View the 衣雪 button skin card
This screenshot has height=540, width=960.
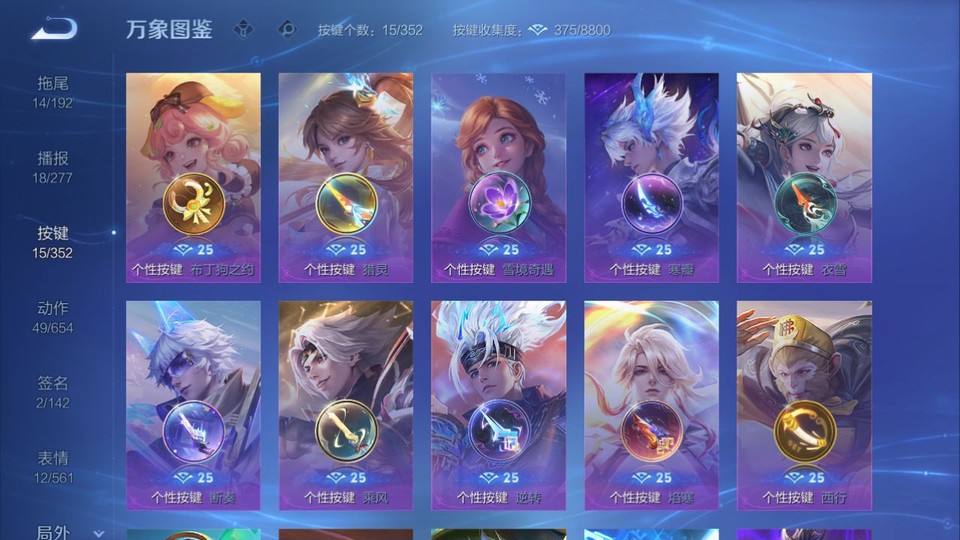tap(804, 177)
